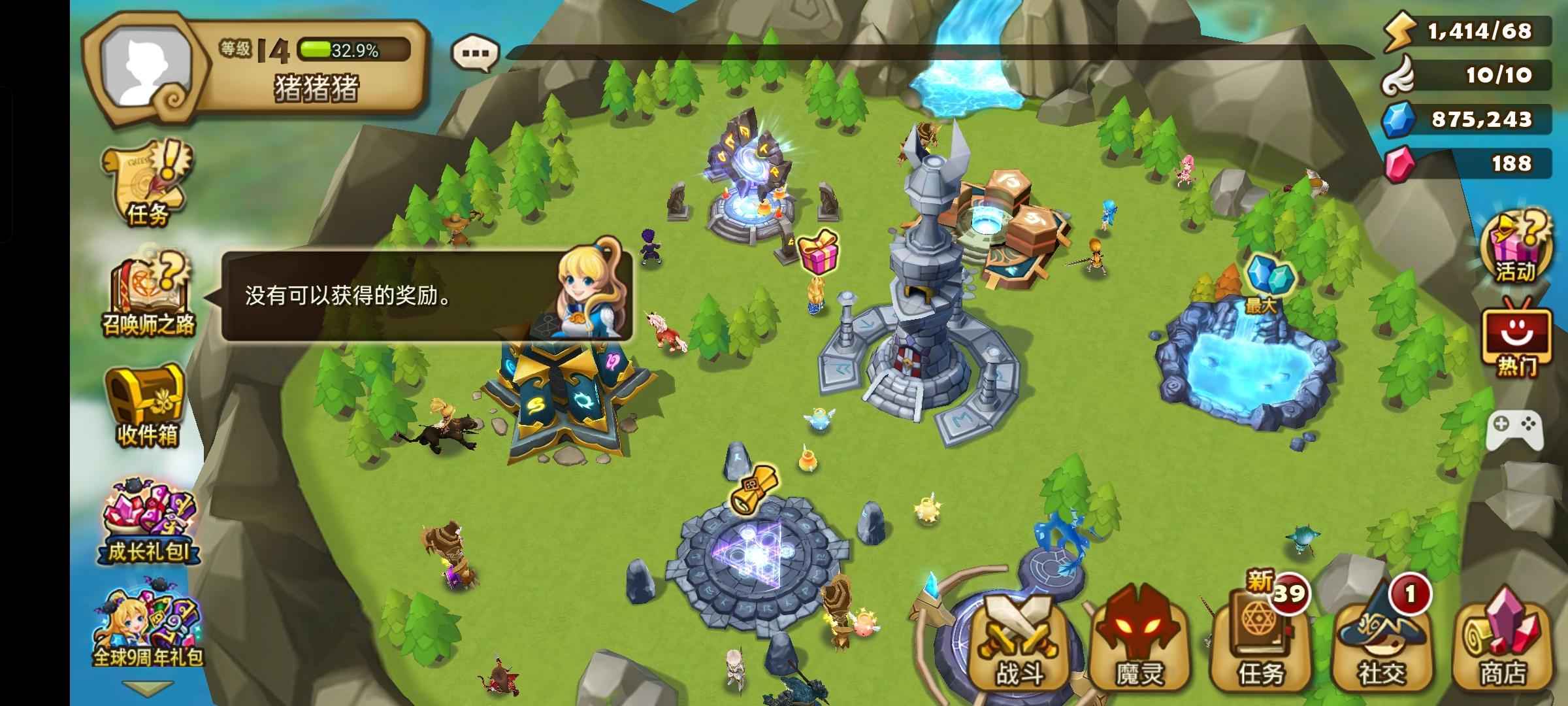The image size is (1568, 706).
Task: Tap the red crystal currency counter
Action: [1469, 163]
